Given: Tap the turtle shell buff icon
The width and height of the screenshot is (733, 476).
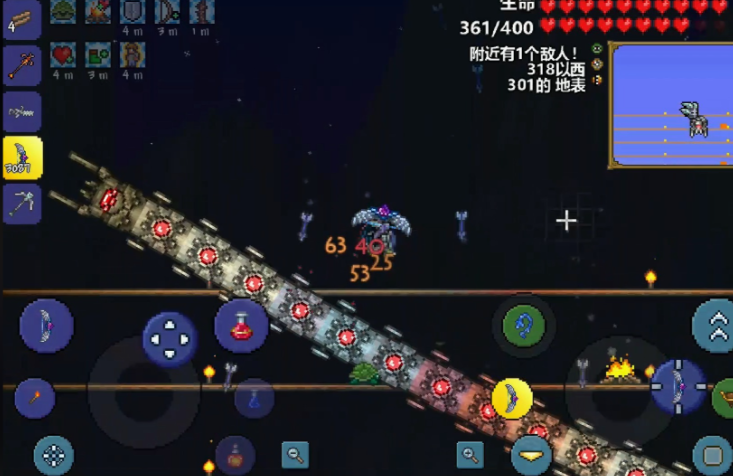Looking at the screenshot, I should [62, 11].
